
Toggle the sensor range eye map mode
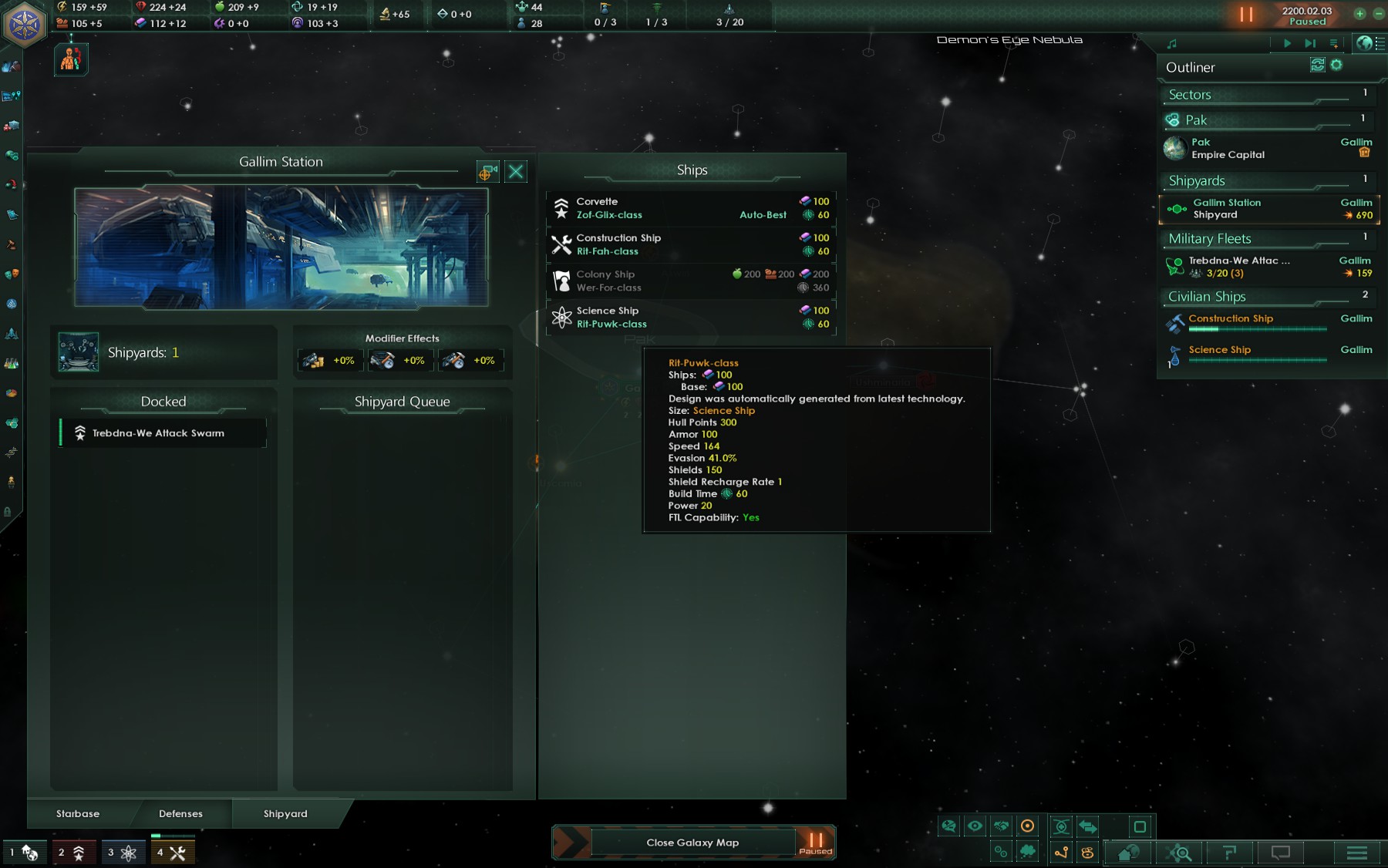click(x=974, y=826)
